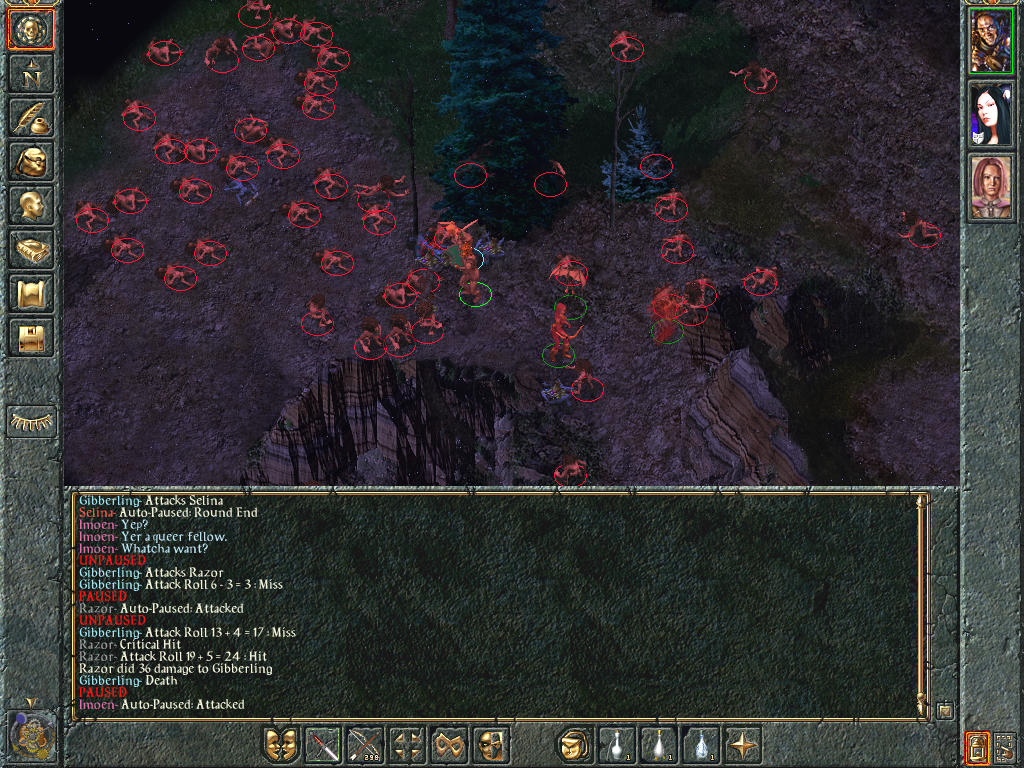The width and height of the screenshot is (1024, 768).
Task: Open the area map with the compass button
Action: click(31, 73)
